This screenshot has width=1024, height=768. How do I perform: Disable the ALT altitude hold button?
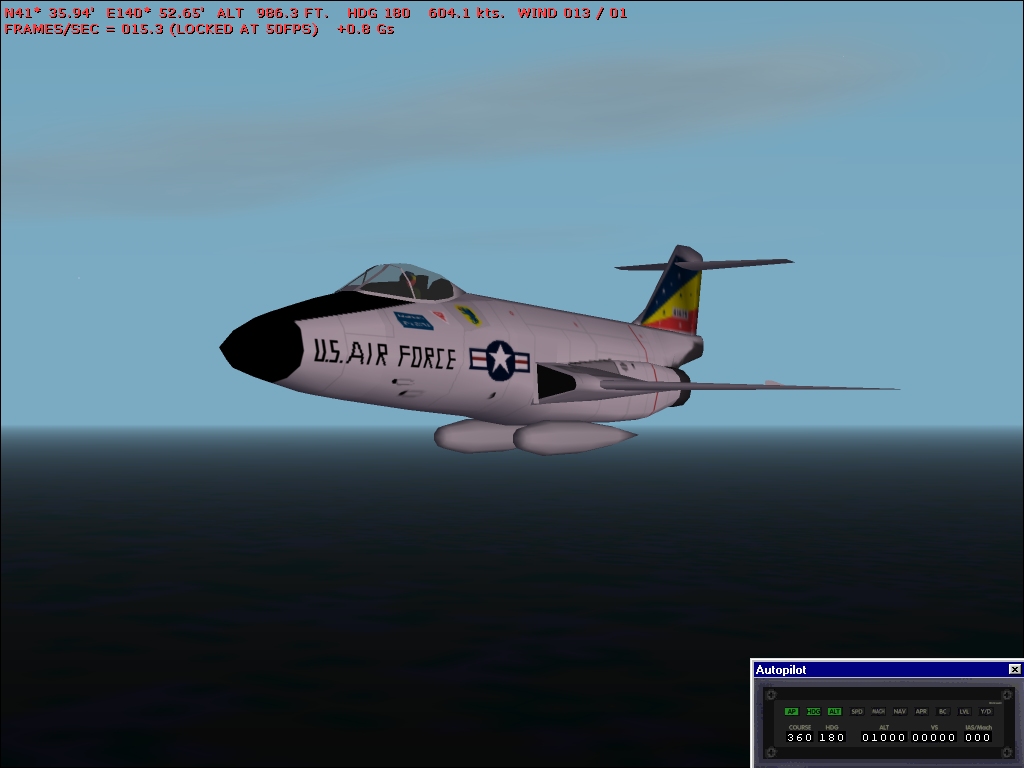tap(834, 711)
